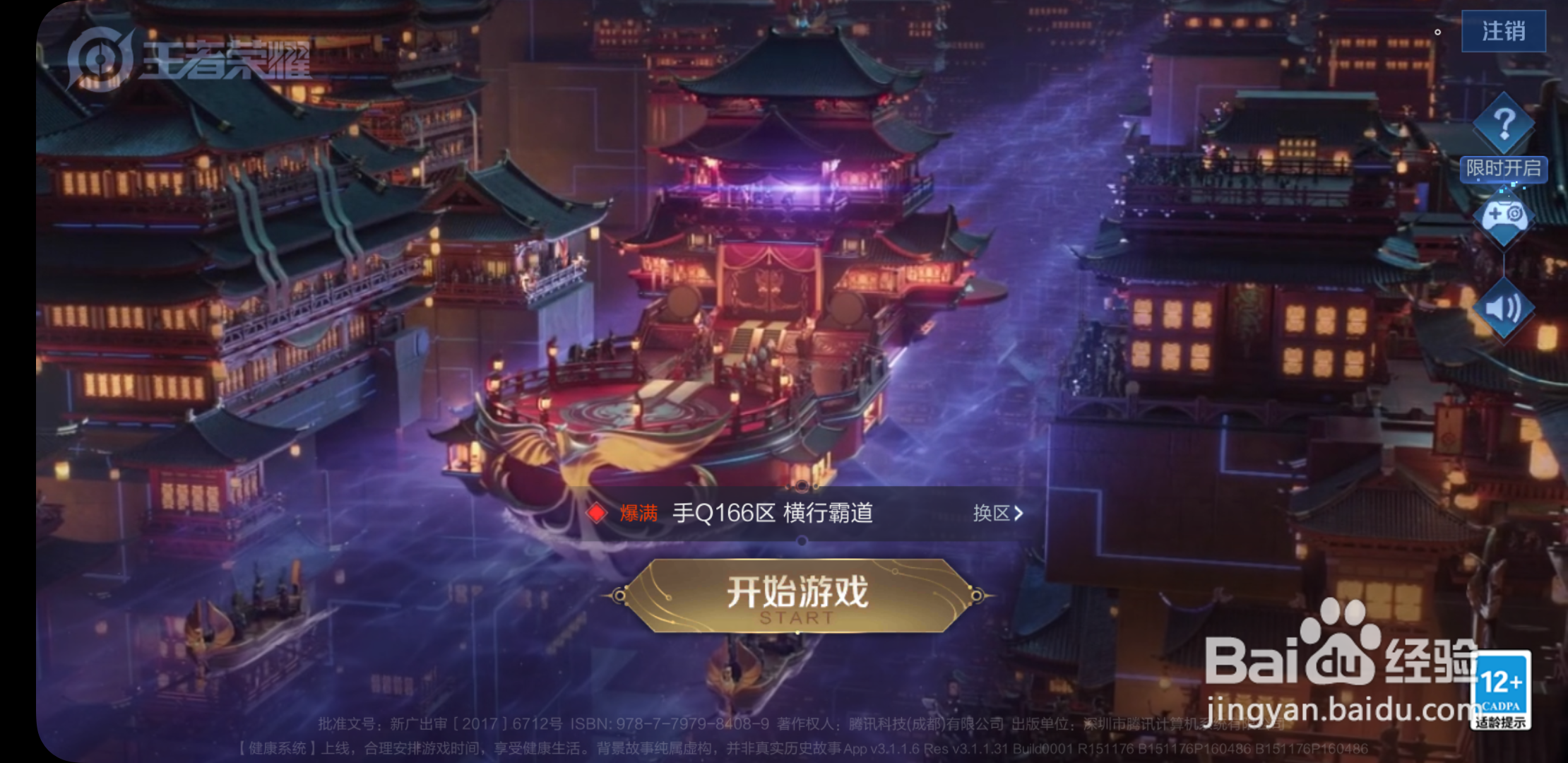
Task: Click the circular handle below the server bar
Action: (802, 540)
